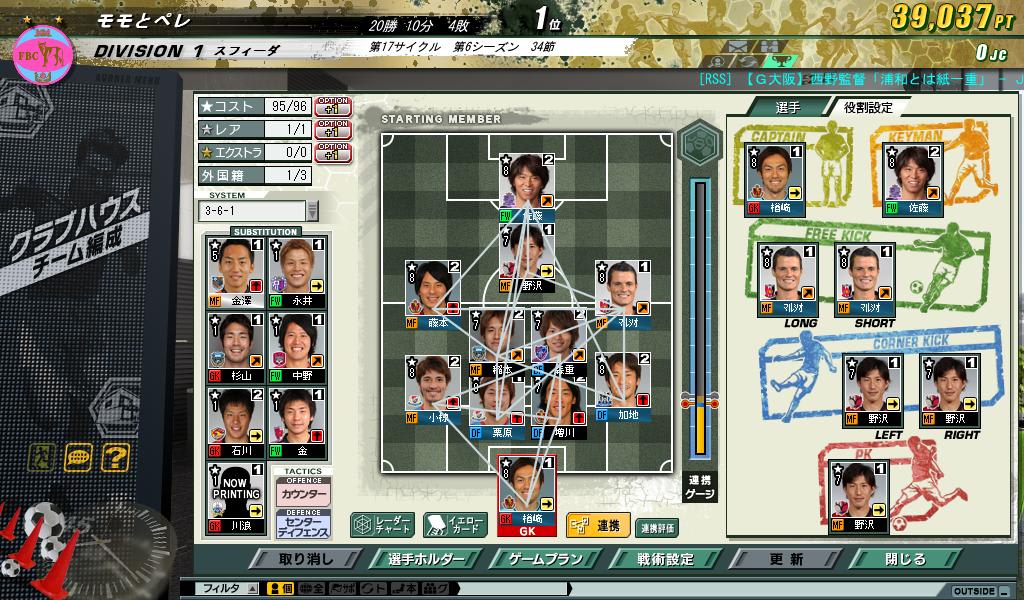Choose the カウンター offence tactic

[x=303, y=495]
